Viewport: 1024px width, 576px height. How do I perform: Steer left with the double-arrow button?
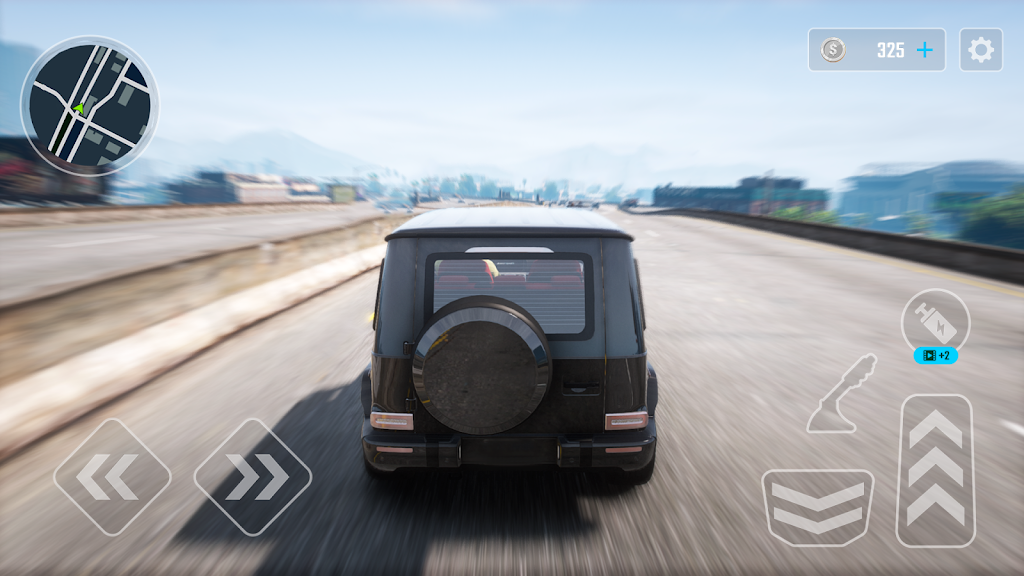tap(112, 476)
